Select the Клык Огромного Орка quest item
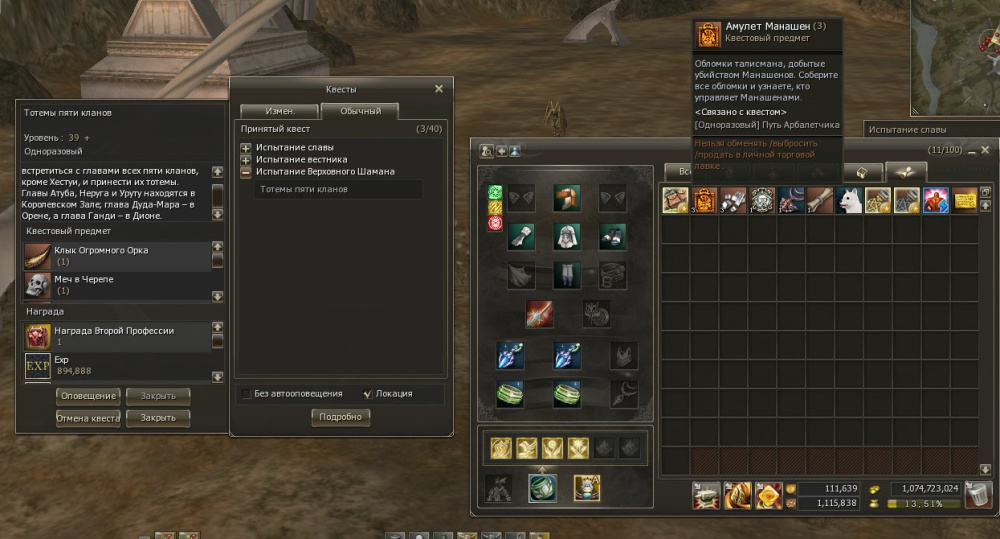1000x539 pixels. 39,255
